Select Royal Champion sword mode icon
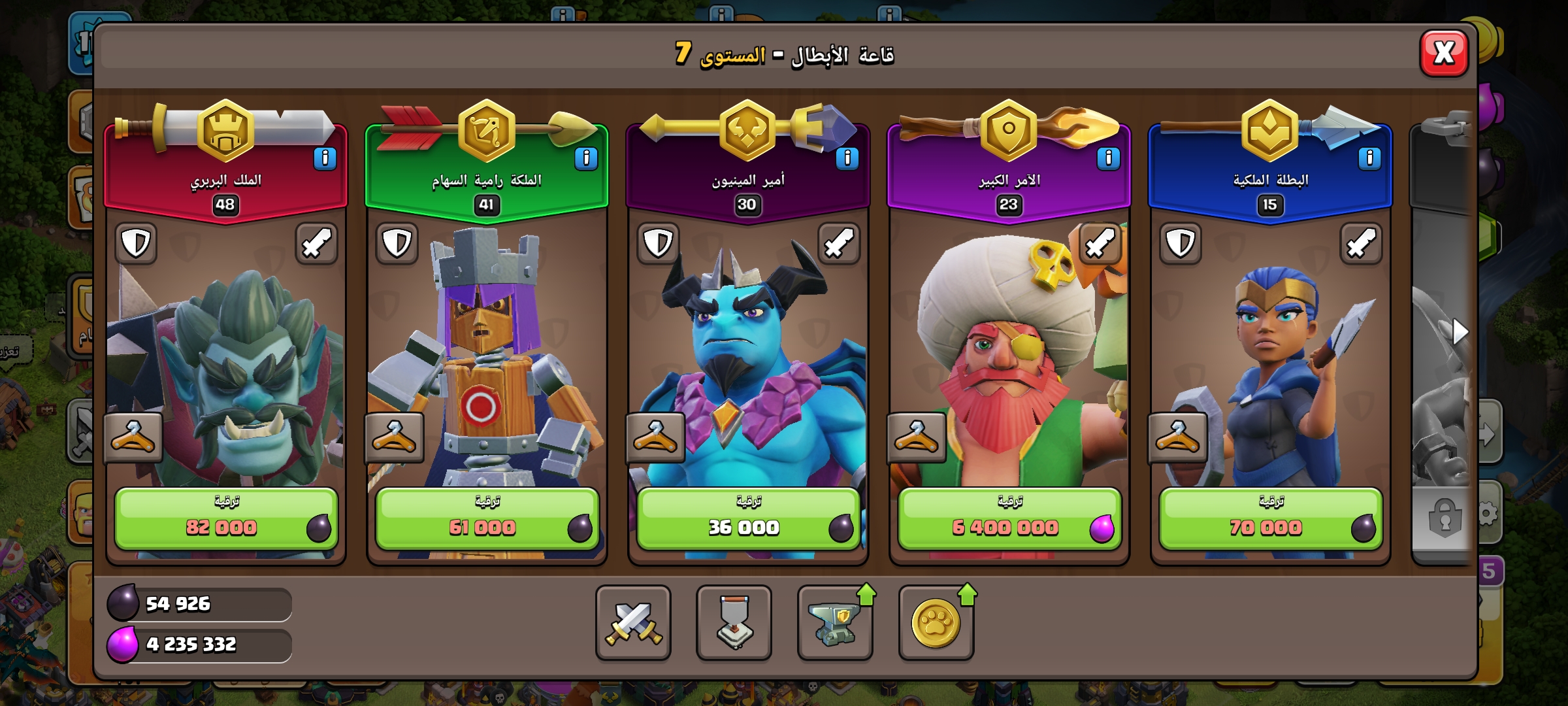1568x706 pixels. pos(1362,244)
